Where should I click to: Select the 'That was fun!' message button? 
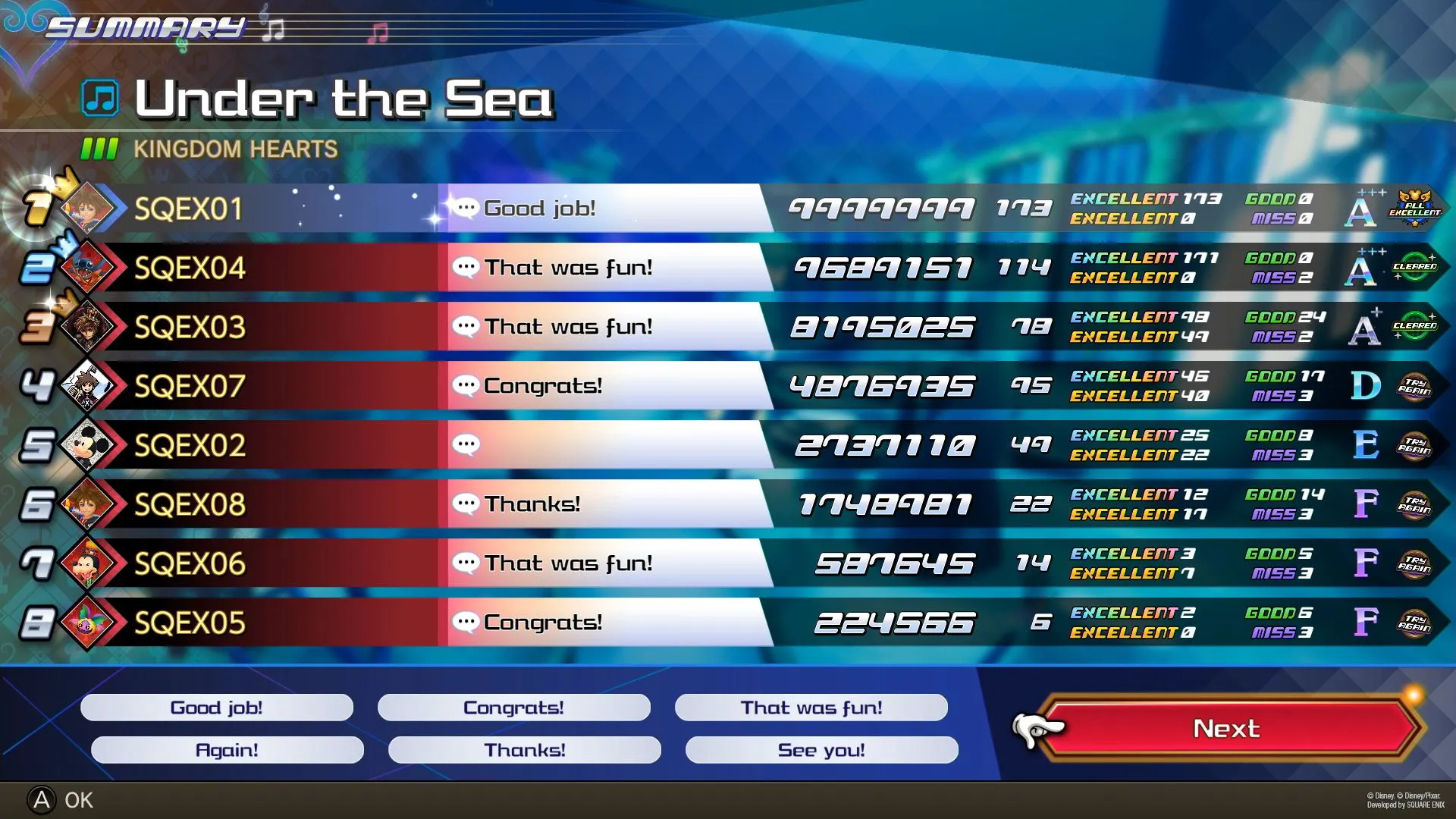pyautogui.click(x=811, y=708)
